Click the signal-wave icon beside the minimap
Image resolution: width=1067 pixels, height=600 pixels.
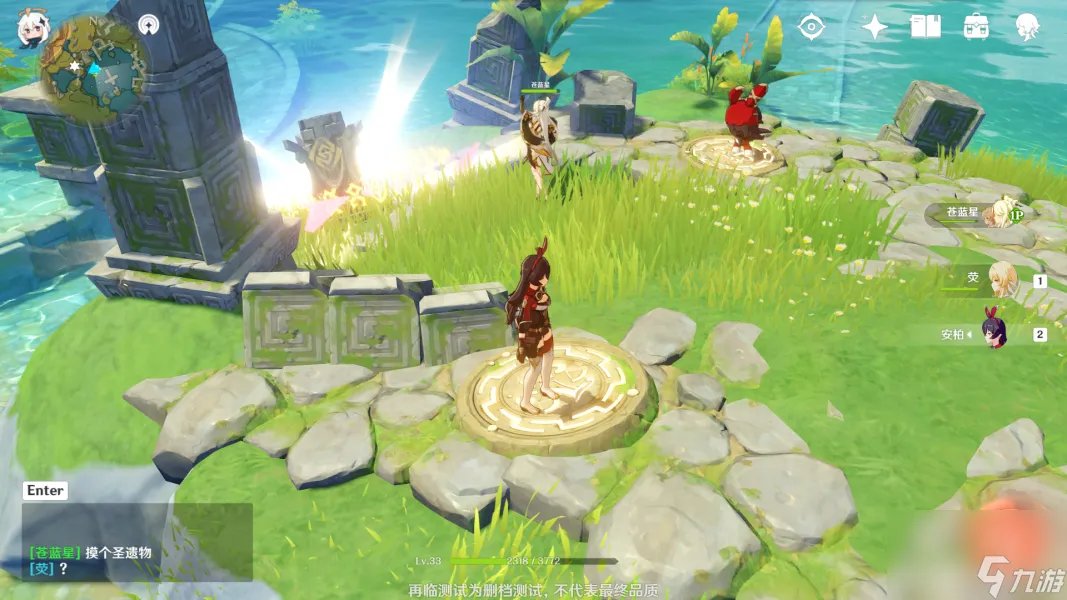coord(149,23)
